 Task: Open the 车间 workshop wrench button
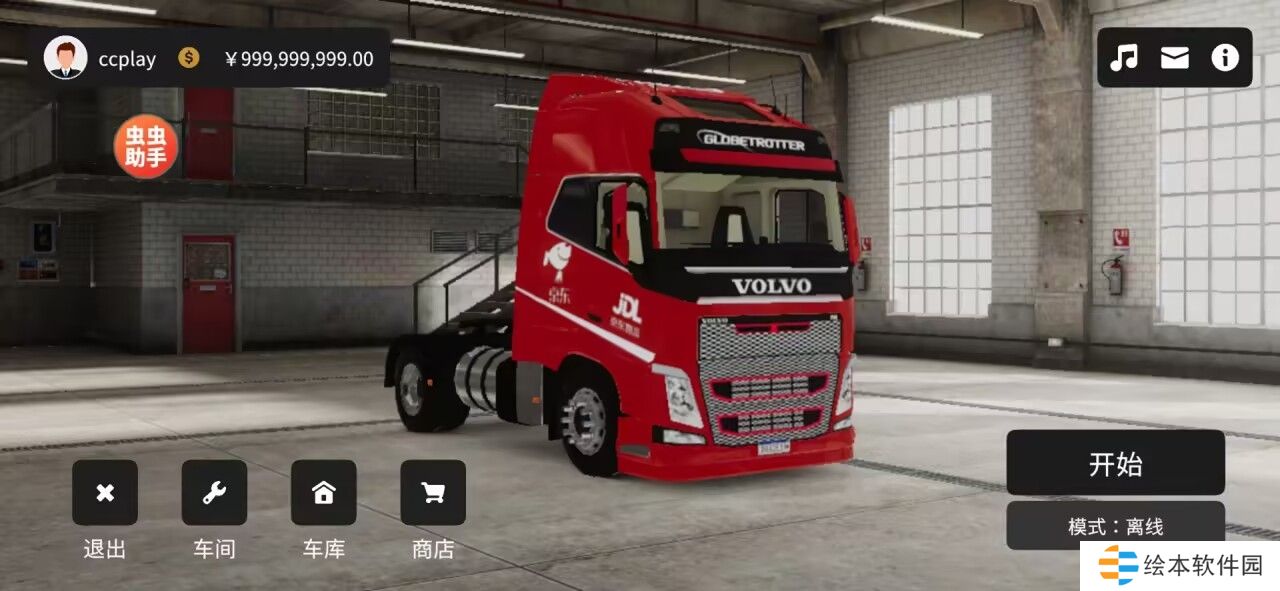tap(214, 493)
